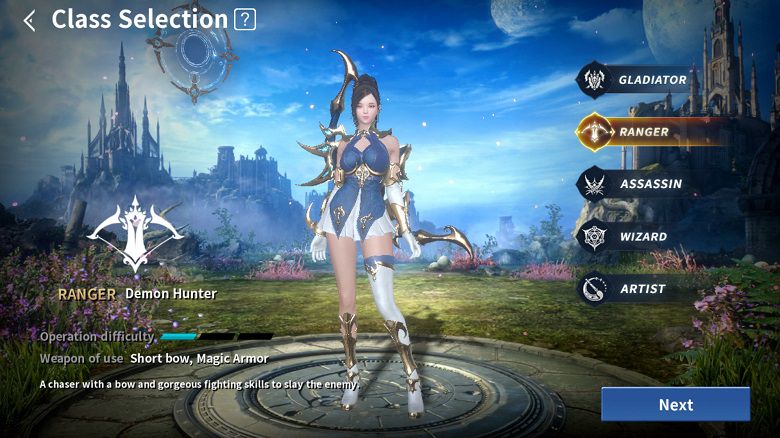The width and height of the screenshot is (780, 438).
Task: Select the Gladiator class
Action: [x=640, y=80]
